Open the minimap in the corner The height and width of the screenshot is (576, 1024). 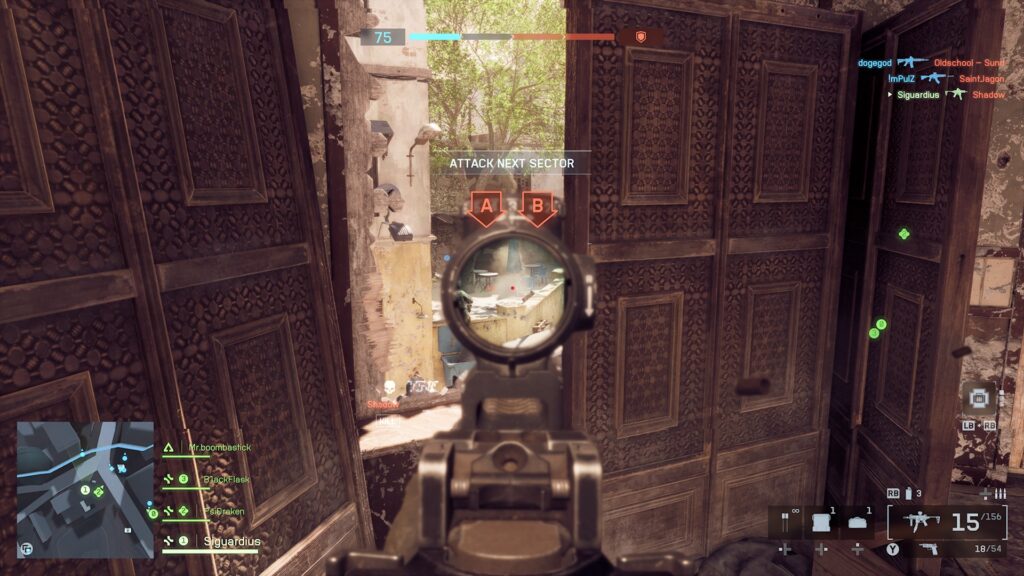click(85, 488)
